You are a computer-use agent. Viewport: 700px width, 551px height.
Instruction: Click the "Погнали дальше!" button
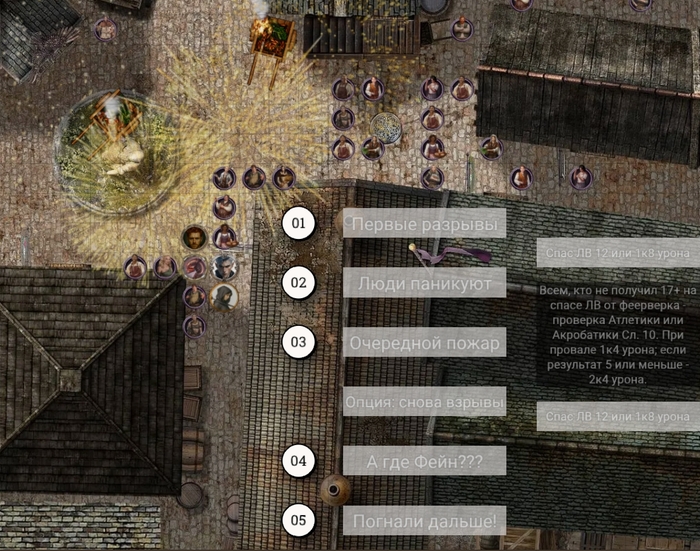(x=424, y=520)
